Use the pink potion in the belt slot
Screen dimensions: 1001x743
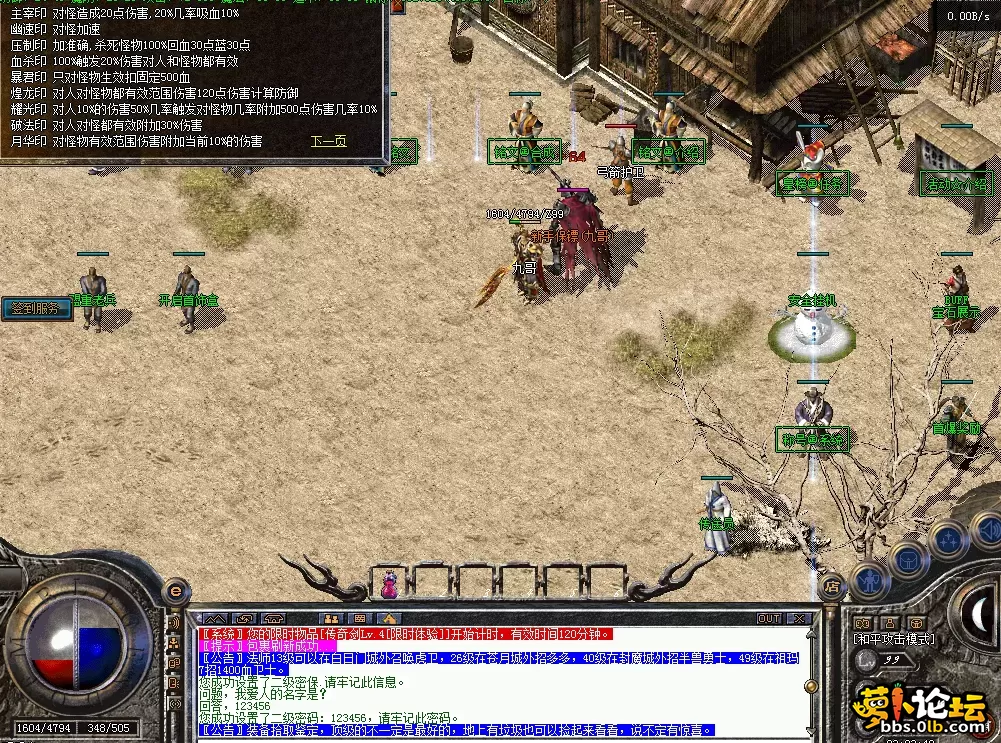click(x=387, y=582)
